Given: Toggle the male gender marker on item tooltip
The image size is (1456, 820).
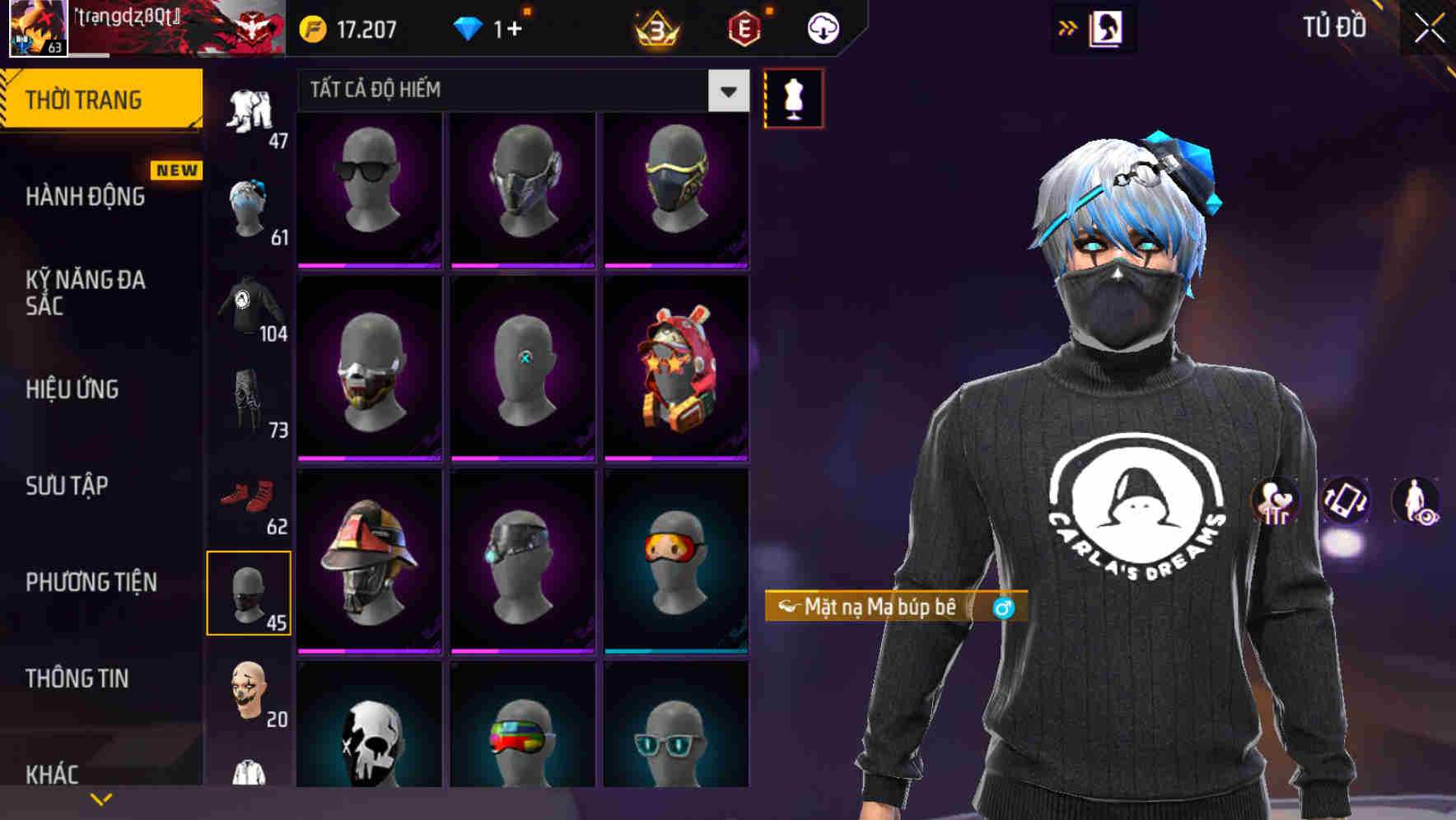Looking at the screenshot, I should coord(1003,608).
